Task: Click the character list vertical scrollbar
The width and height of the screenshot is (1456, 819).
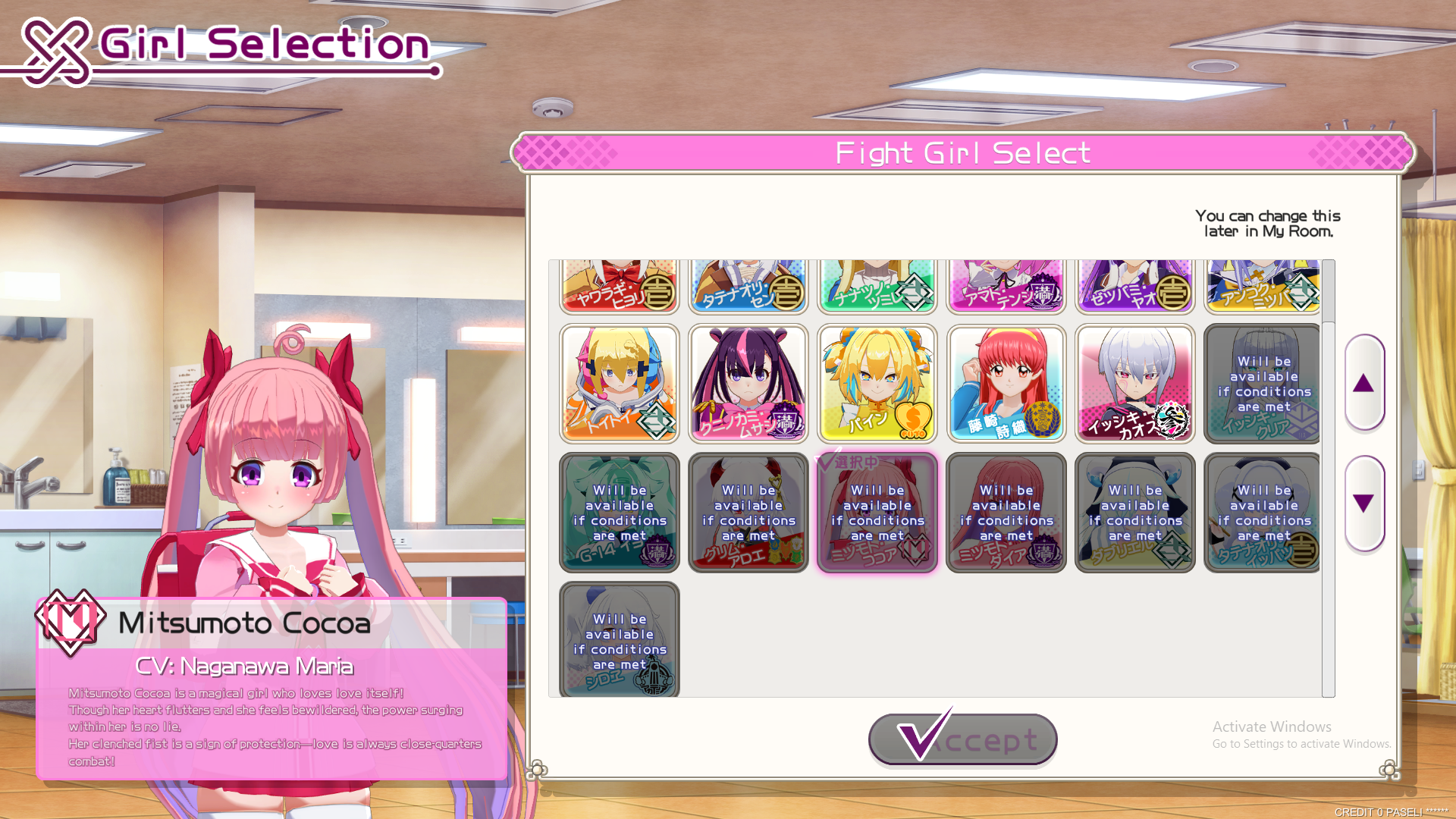Action: 1328,478
